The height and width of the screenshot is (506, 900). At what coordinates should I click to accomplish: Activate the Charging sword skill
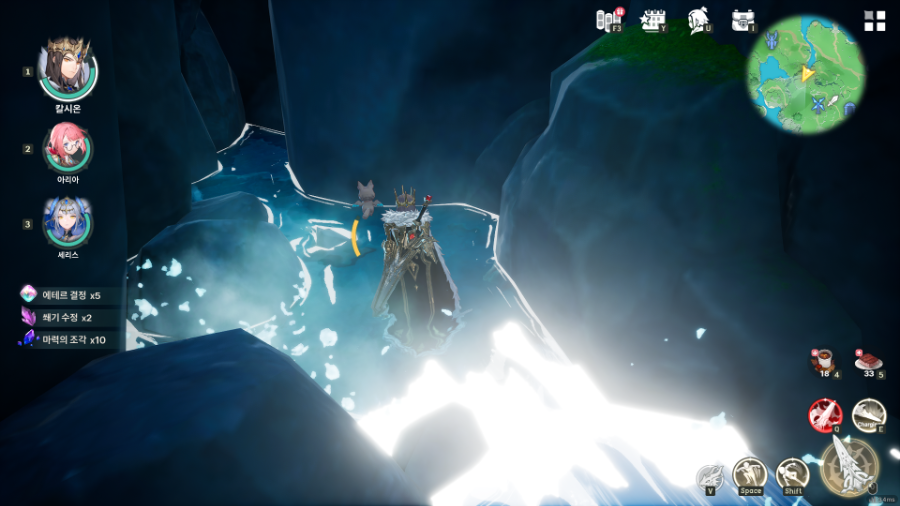point(868,414)
